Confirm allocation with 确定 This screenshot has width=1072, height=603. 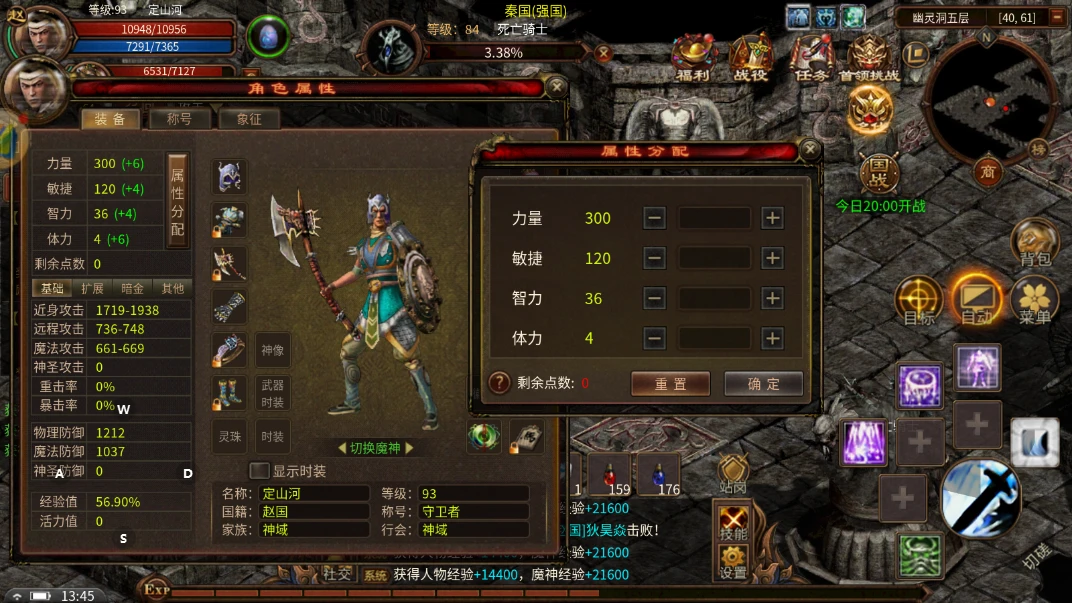point(763,384)
